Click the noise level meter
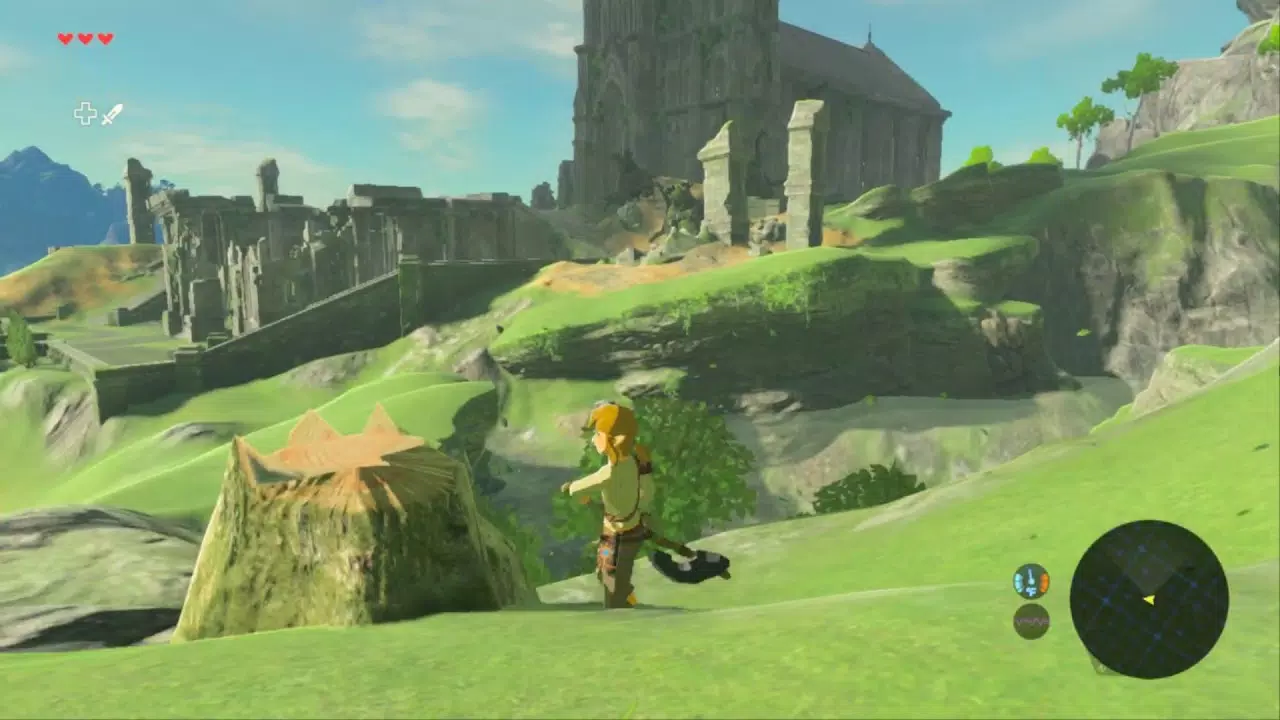The width and height of the screenshot is (1280, 720). (1032, 620)
